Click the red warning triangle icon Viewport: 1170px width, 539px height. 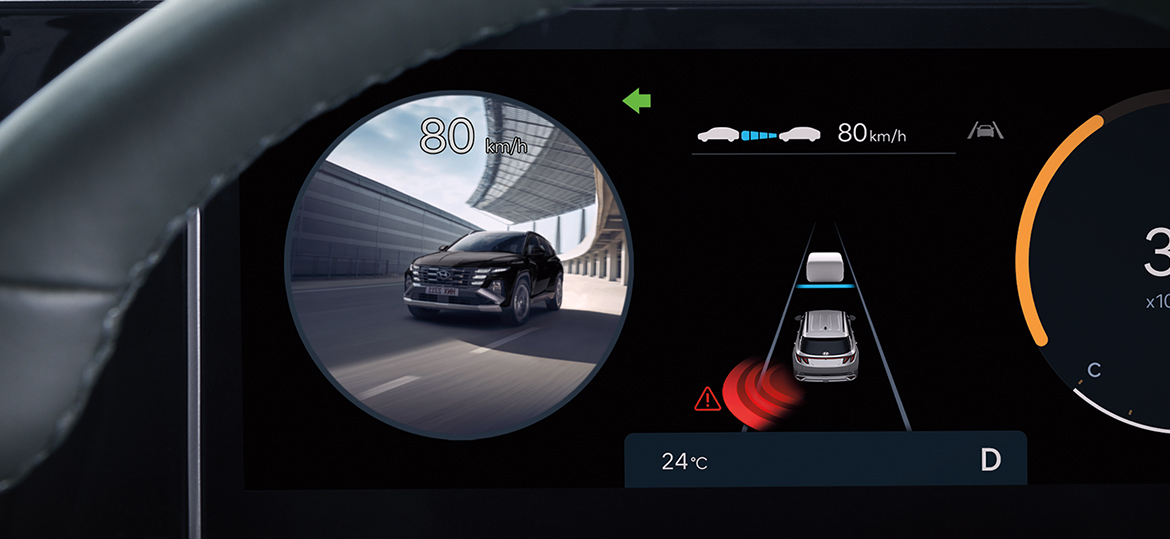coord(707,399)
